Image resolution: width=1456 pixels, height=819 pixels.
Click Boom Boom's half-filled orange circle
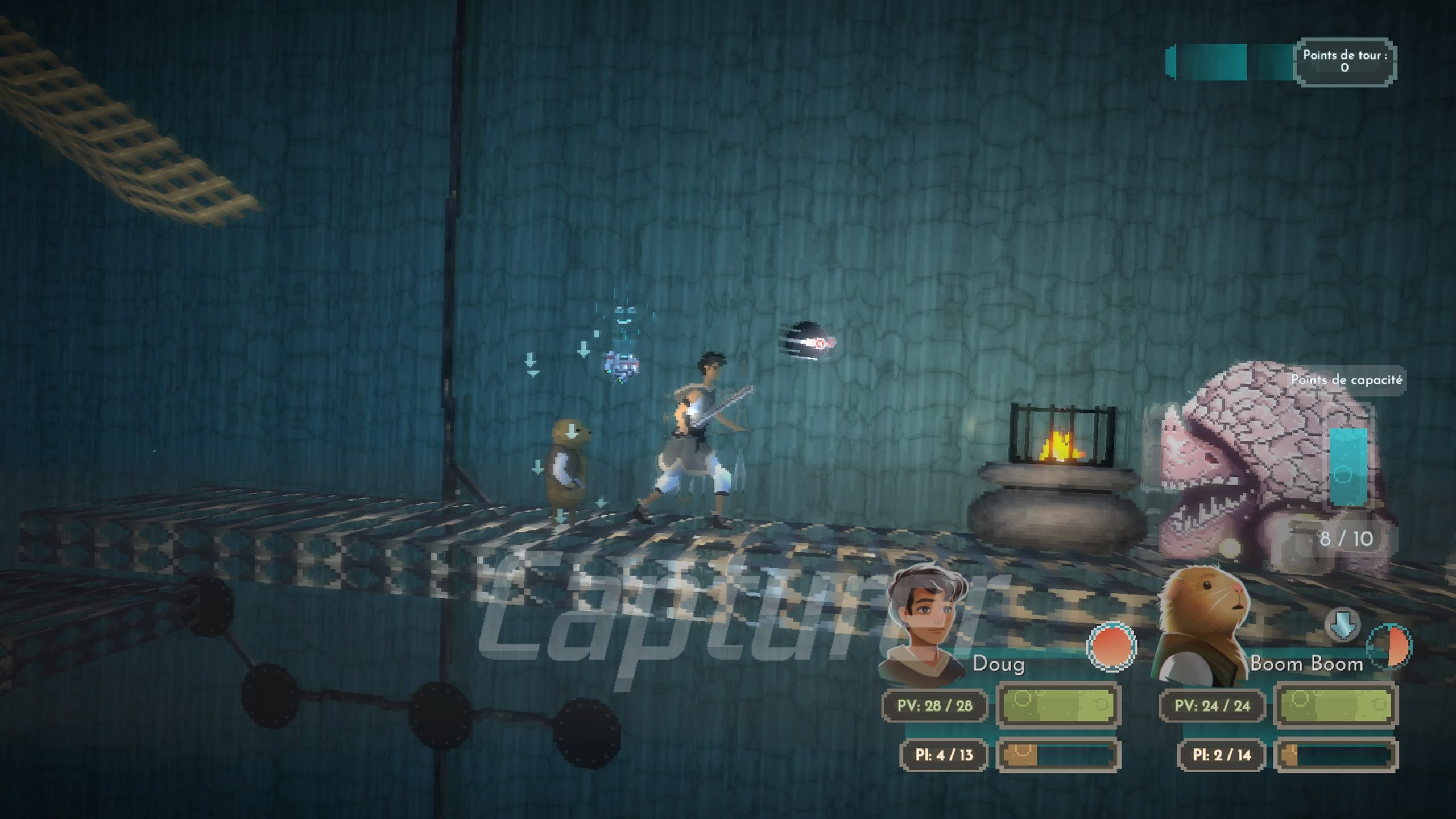click(1389, 647)
